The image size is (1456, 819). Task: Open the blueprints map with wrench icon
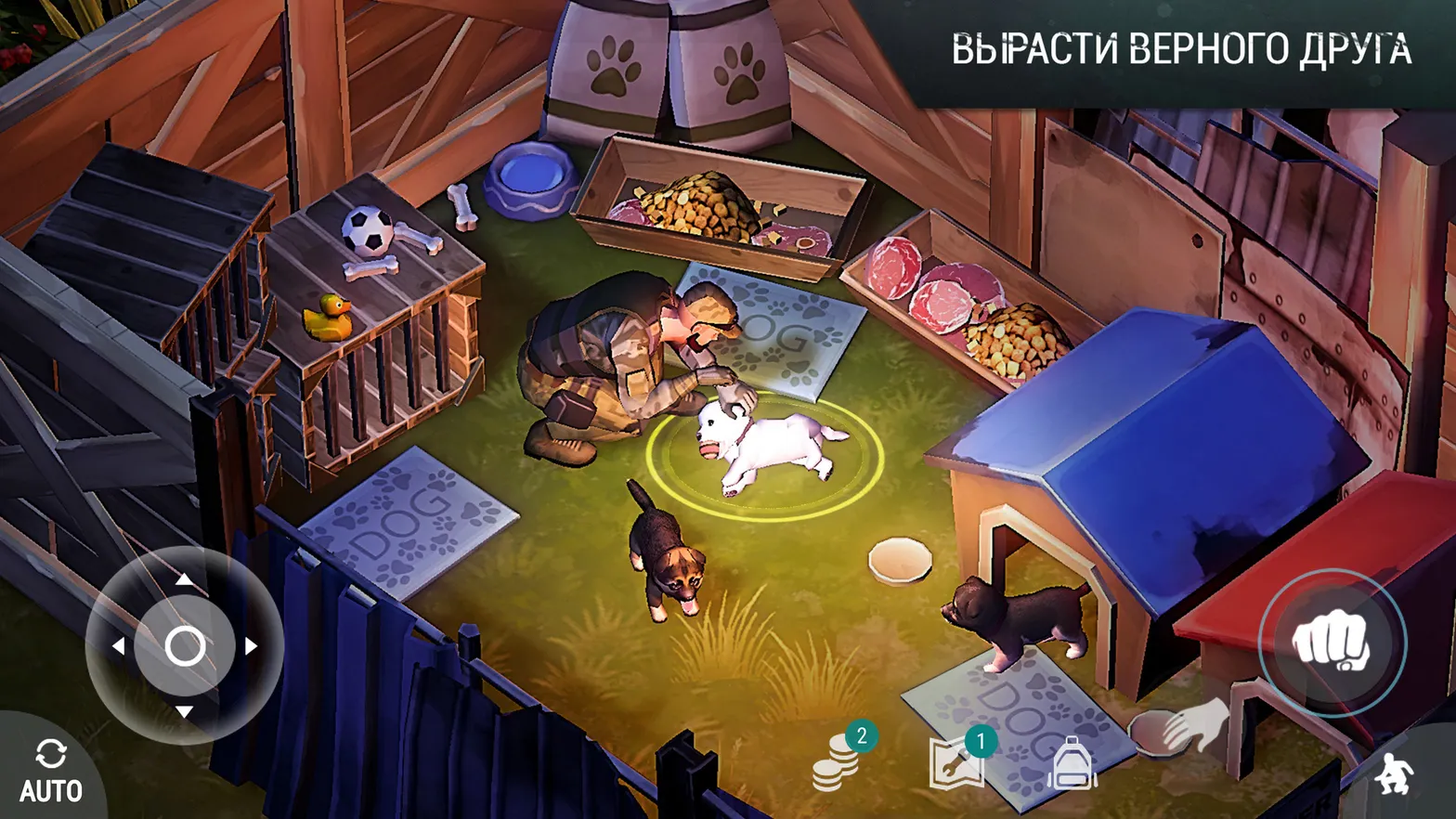955,761
